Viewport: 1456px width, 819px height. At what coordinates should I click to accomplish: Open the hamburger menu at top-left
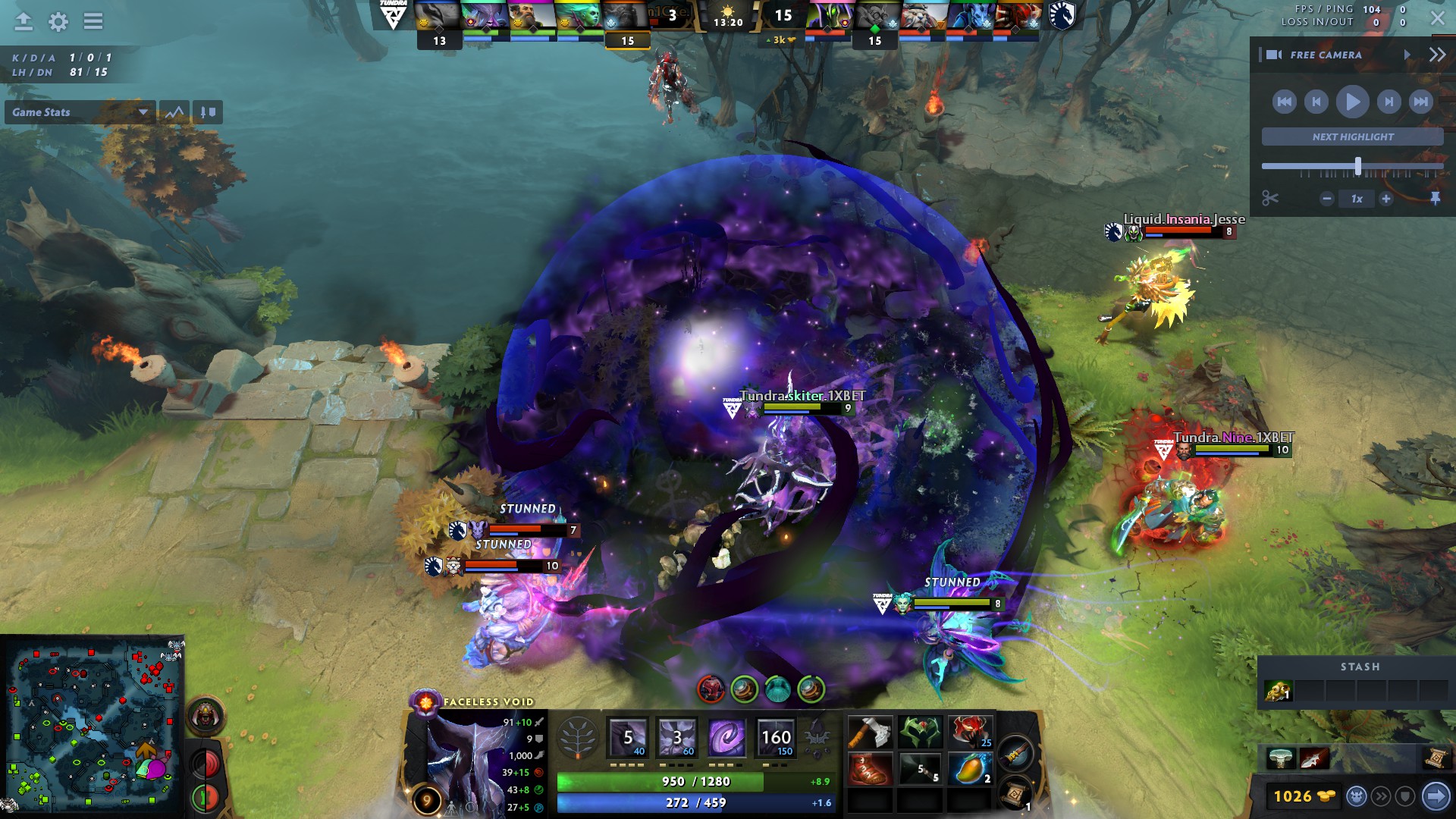93,20
